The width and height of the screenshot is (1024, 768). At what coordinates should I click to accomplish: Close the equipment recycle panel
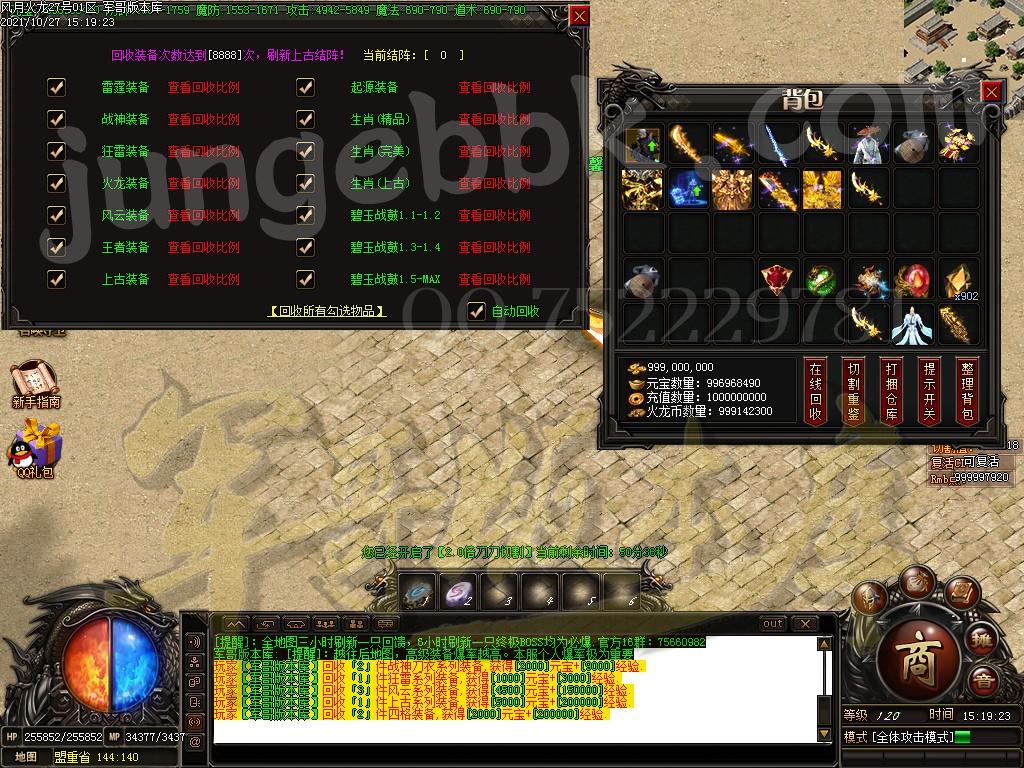point(578,17)
